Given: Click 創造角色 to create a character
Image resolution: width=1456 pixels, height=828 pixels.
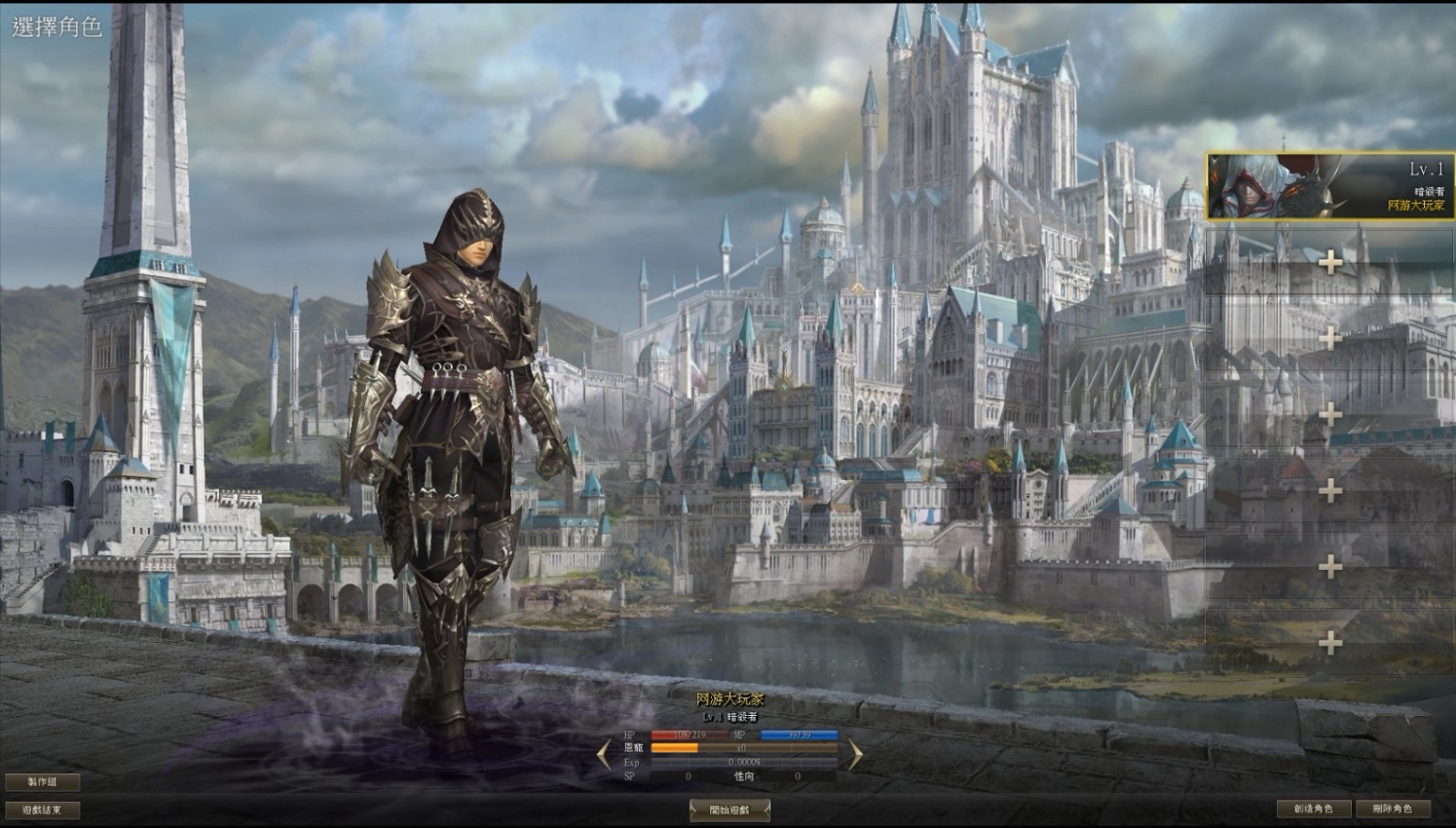Looking at the screenshot, I should [1313, 809].
